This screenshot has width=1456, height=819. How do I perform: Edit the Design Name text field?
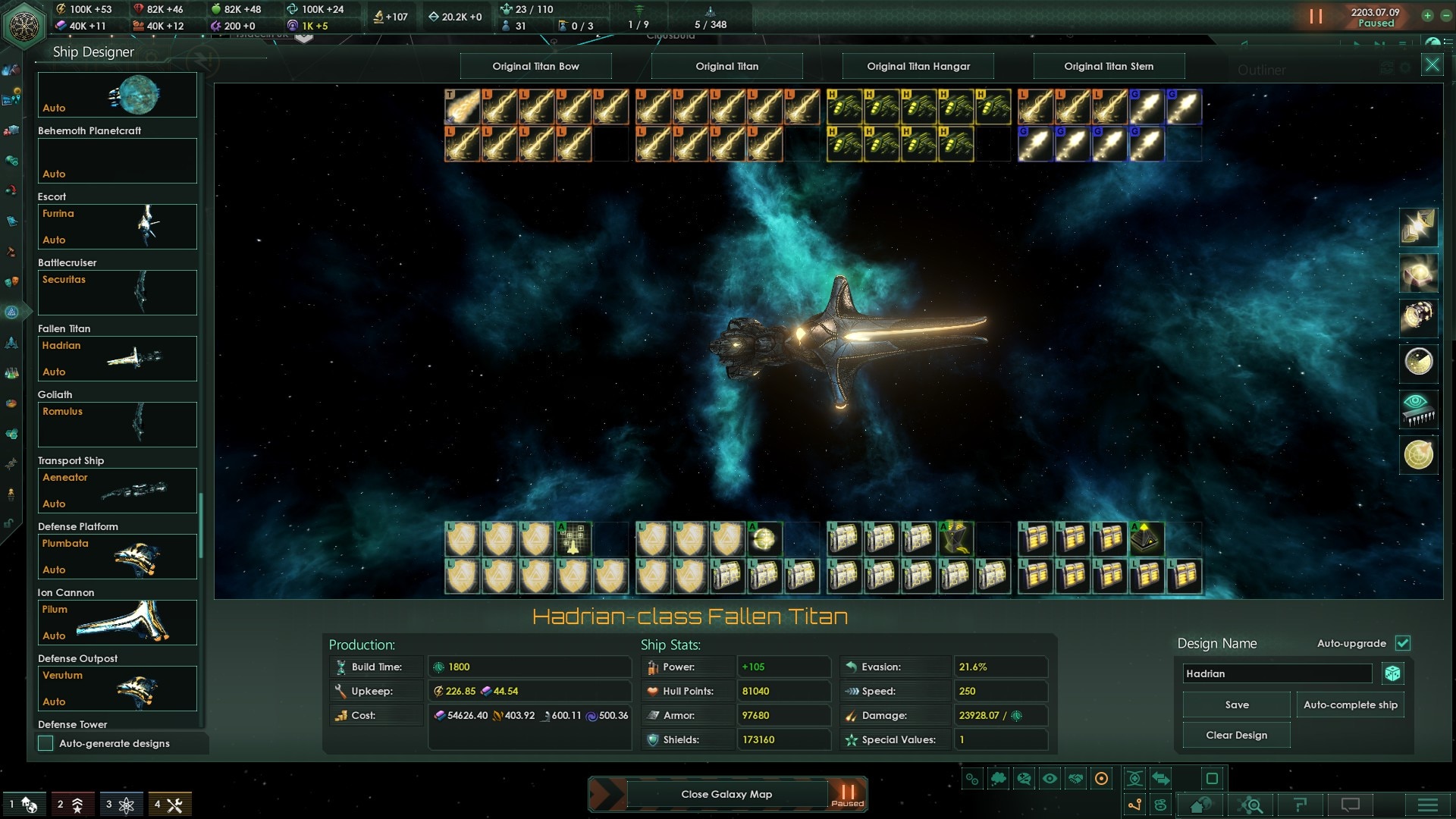[1277, 673]
